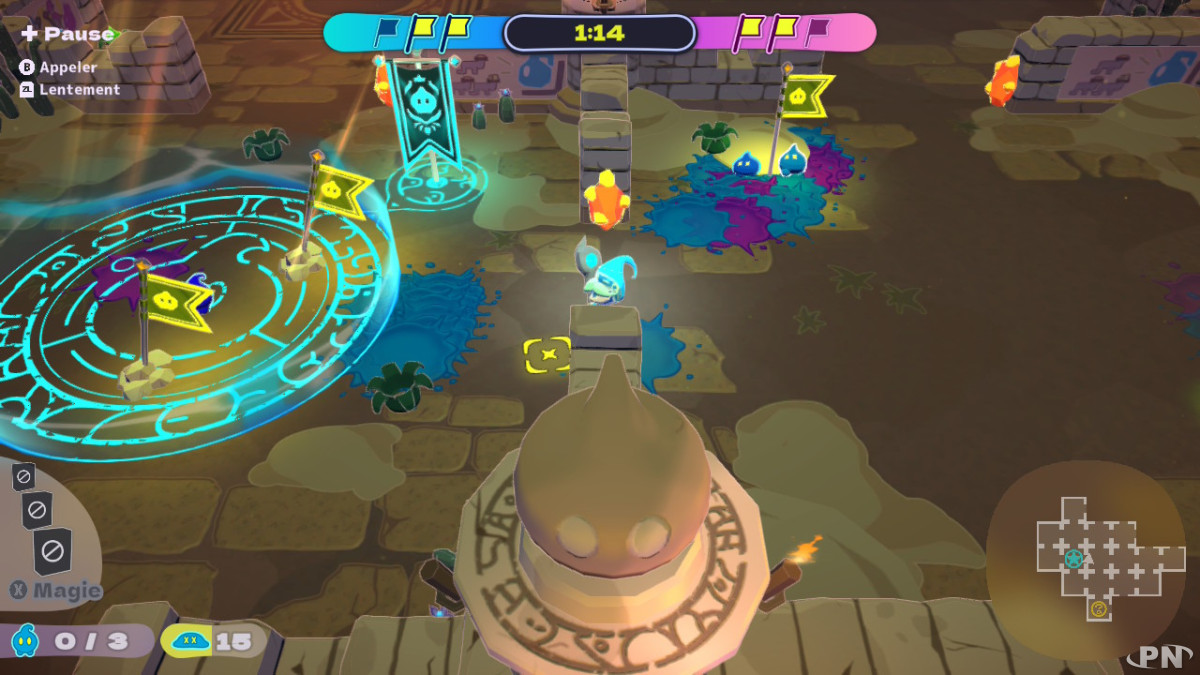Activate the Magie ability
The height and width of the screenshot is (675, 1200).
[x=57, y=590]
